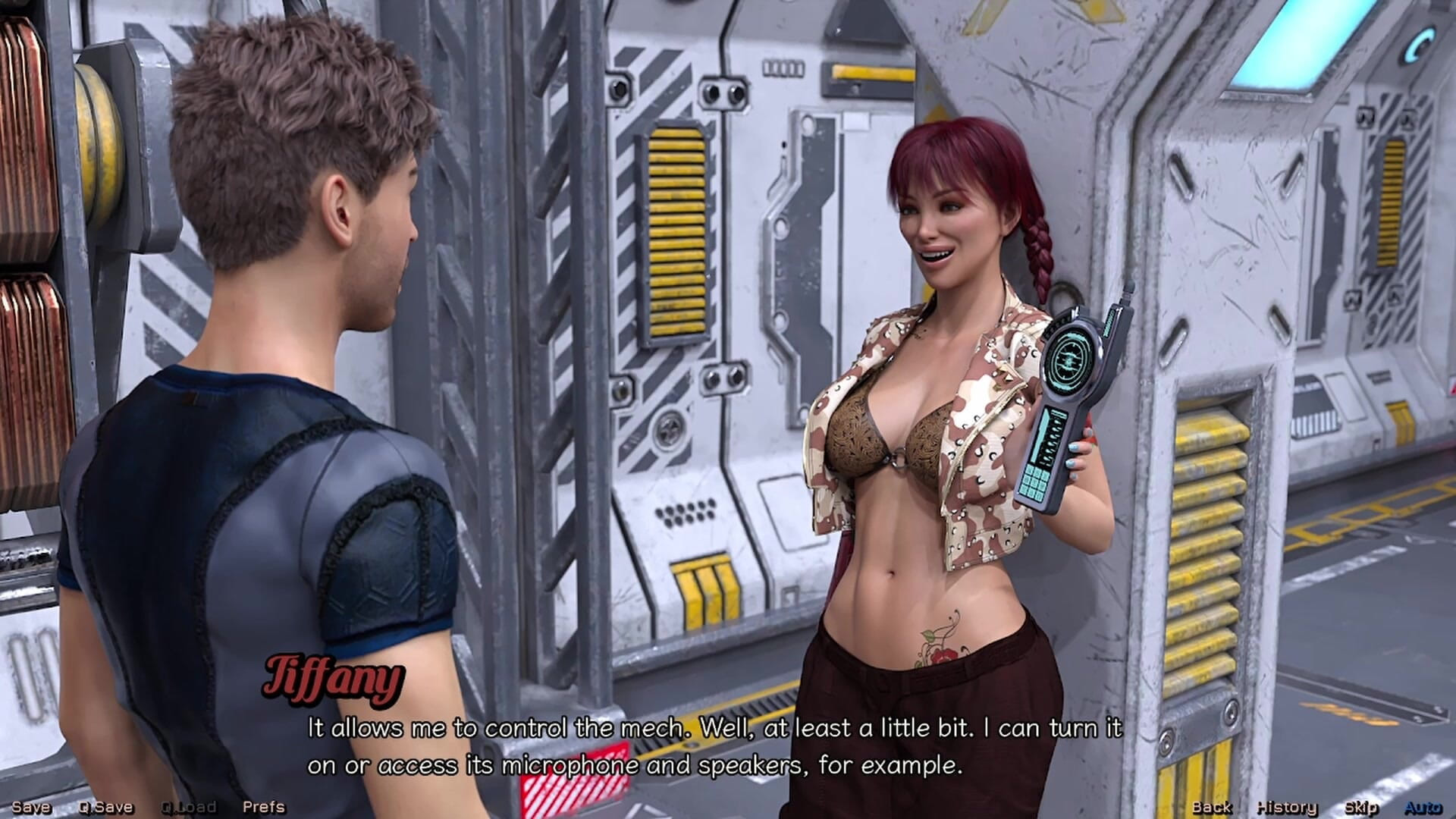1456x819 pixels.
Task: Toggle Auto dialogue advance
Action: 1423,808
